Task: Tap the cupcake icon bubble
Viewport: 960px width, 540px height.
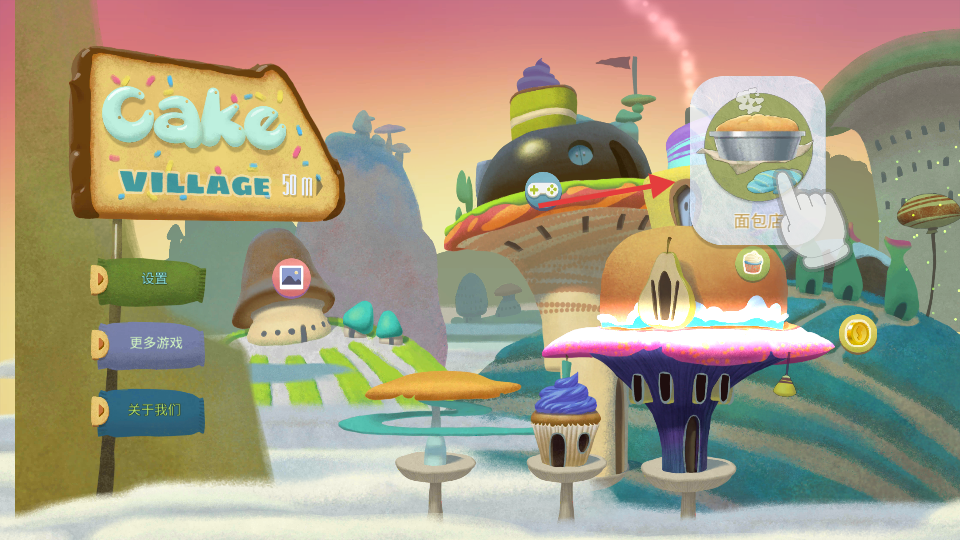Action: point(752,264)
